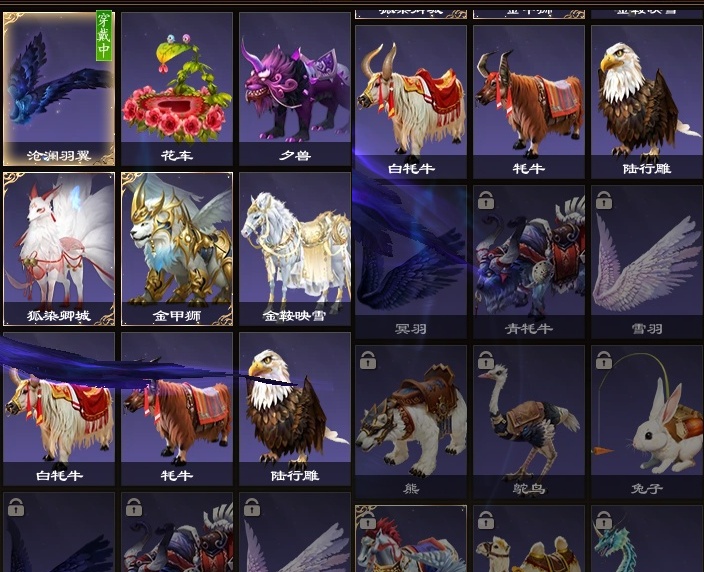Viewport: 704px width, 572px height.
Task: Select the 金鞍映雪 white horse mount
Action: point(294,250)
